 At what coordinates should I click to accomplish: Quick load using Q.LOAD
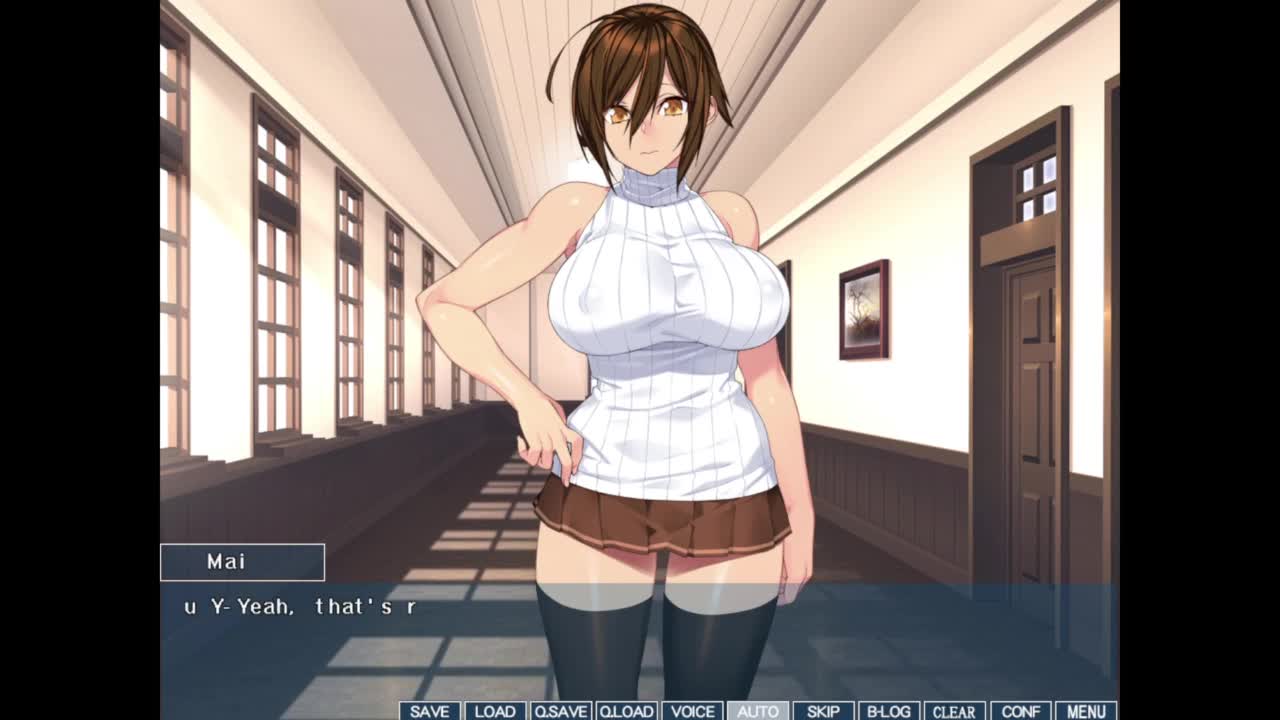[x=626, y=711]
